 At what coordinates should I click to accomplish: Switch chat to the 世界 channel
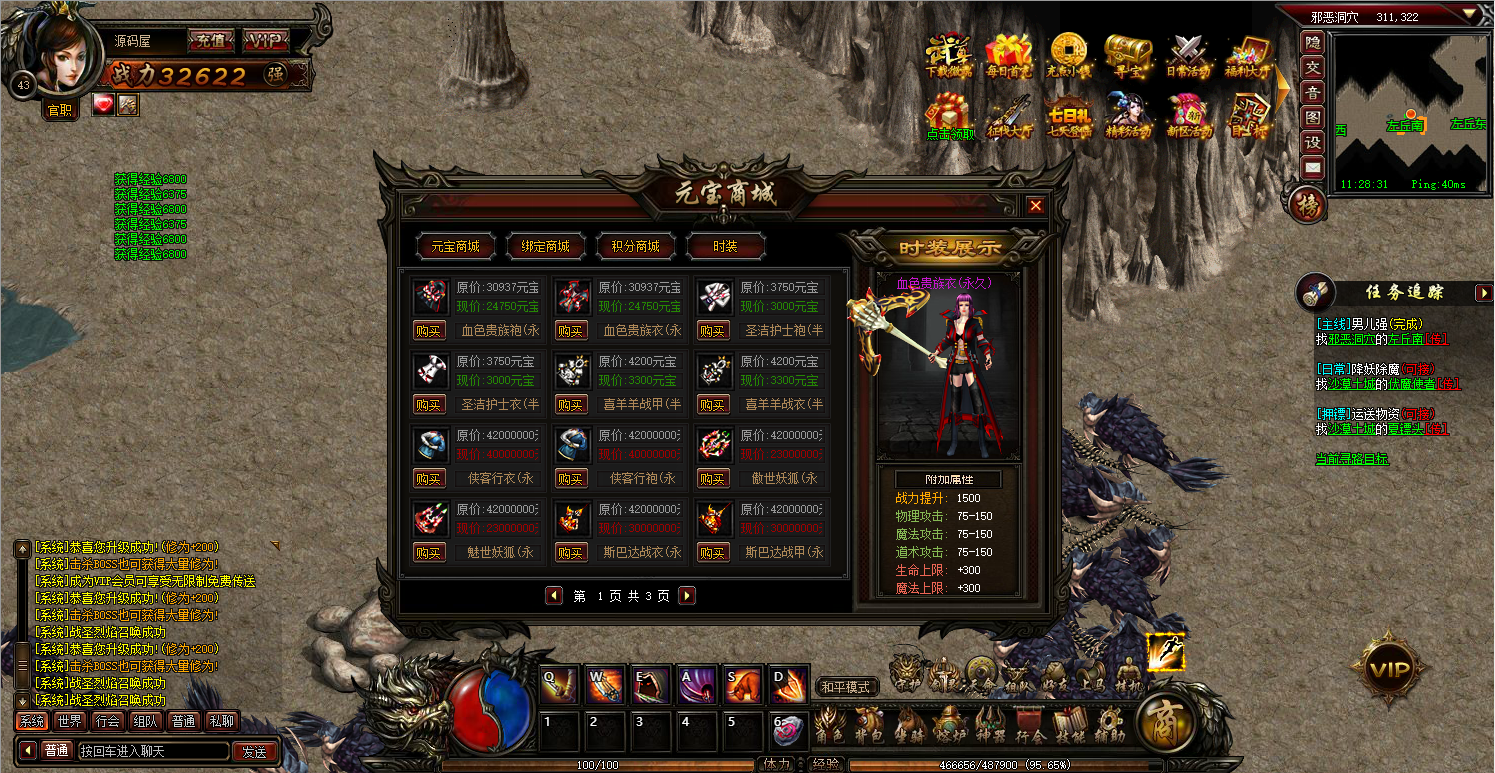[70, 721]
